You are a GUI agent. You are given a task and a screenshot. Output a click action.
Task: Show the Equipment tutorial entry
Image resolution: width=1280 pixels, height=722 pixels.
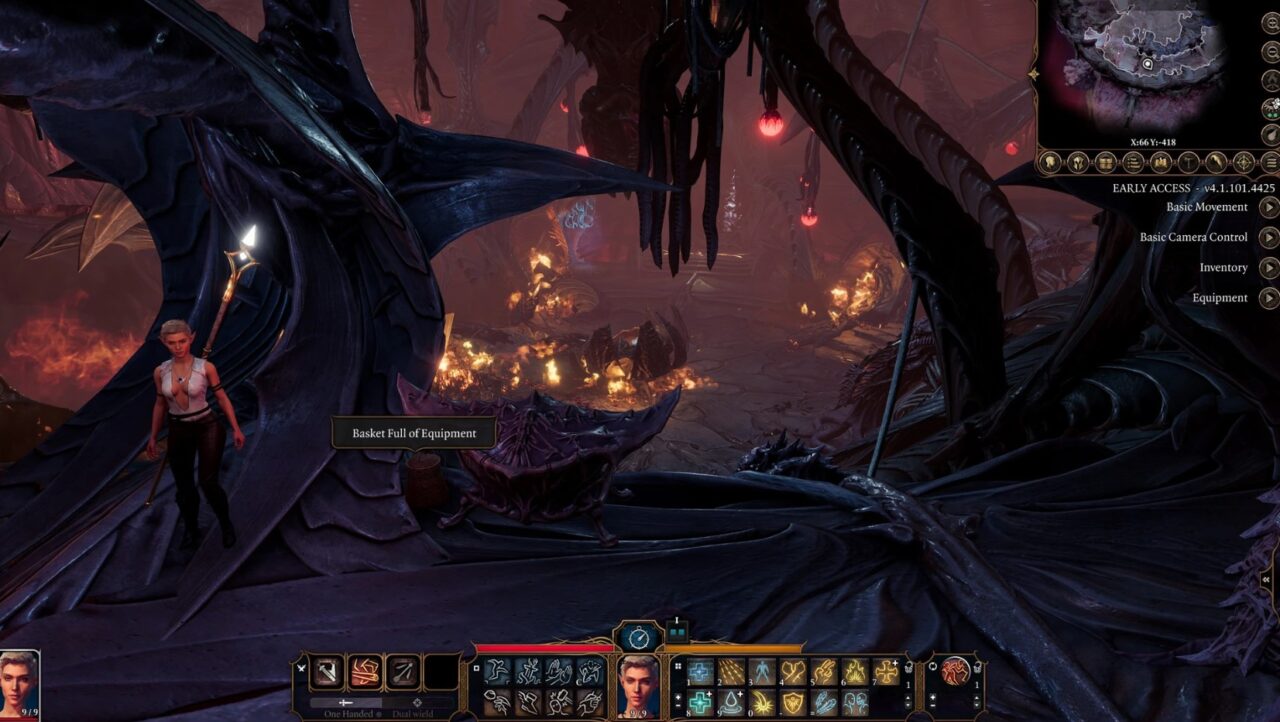[1269, 298]
